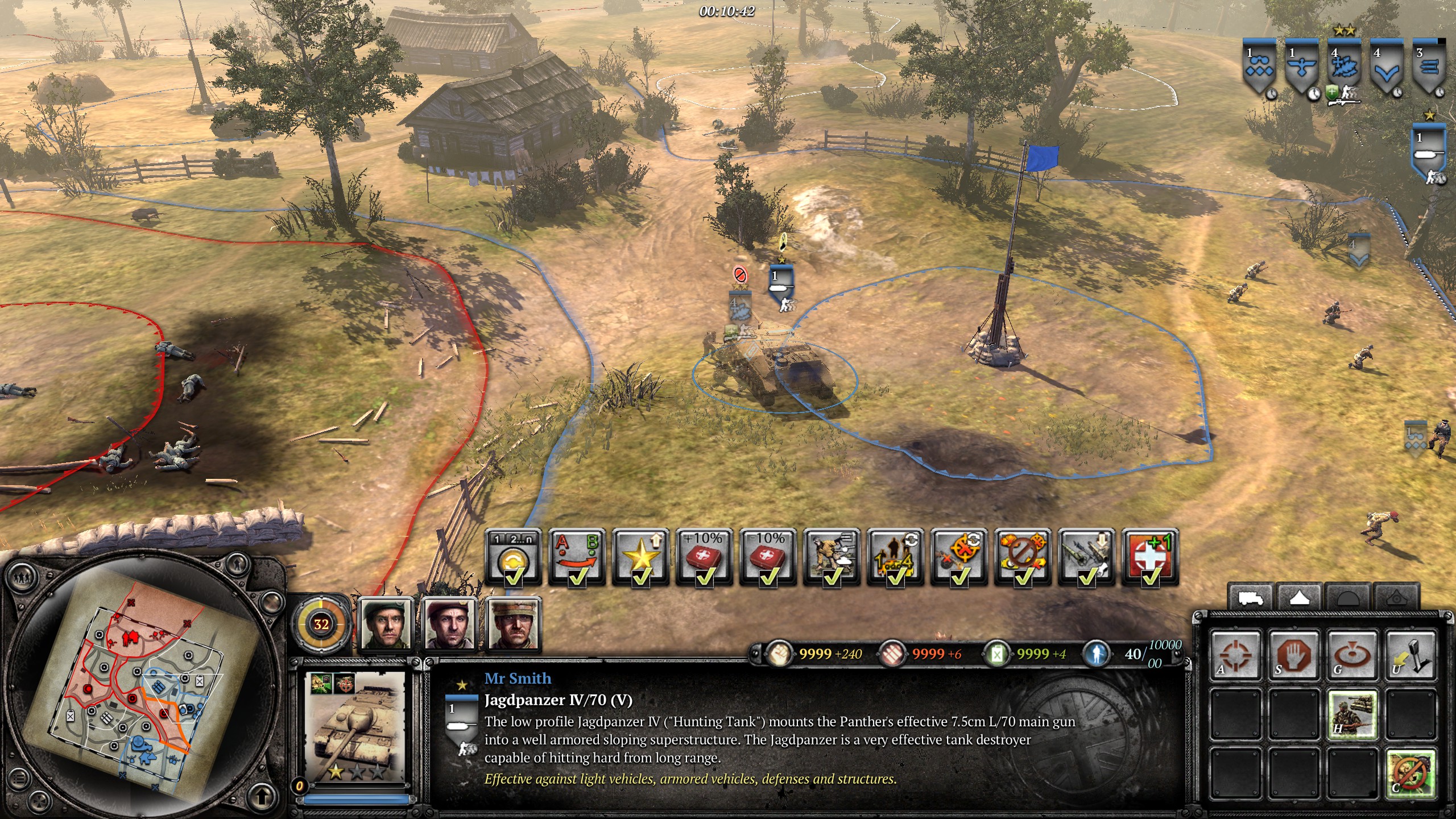1456x819 pixels.
Task: Choose the maroon beret commander portrait
Action: pos(450,624)
